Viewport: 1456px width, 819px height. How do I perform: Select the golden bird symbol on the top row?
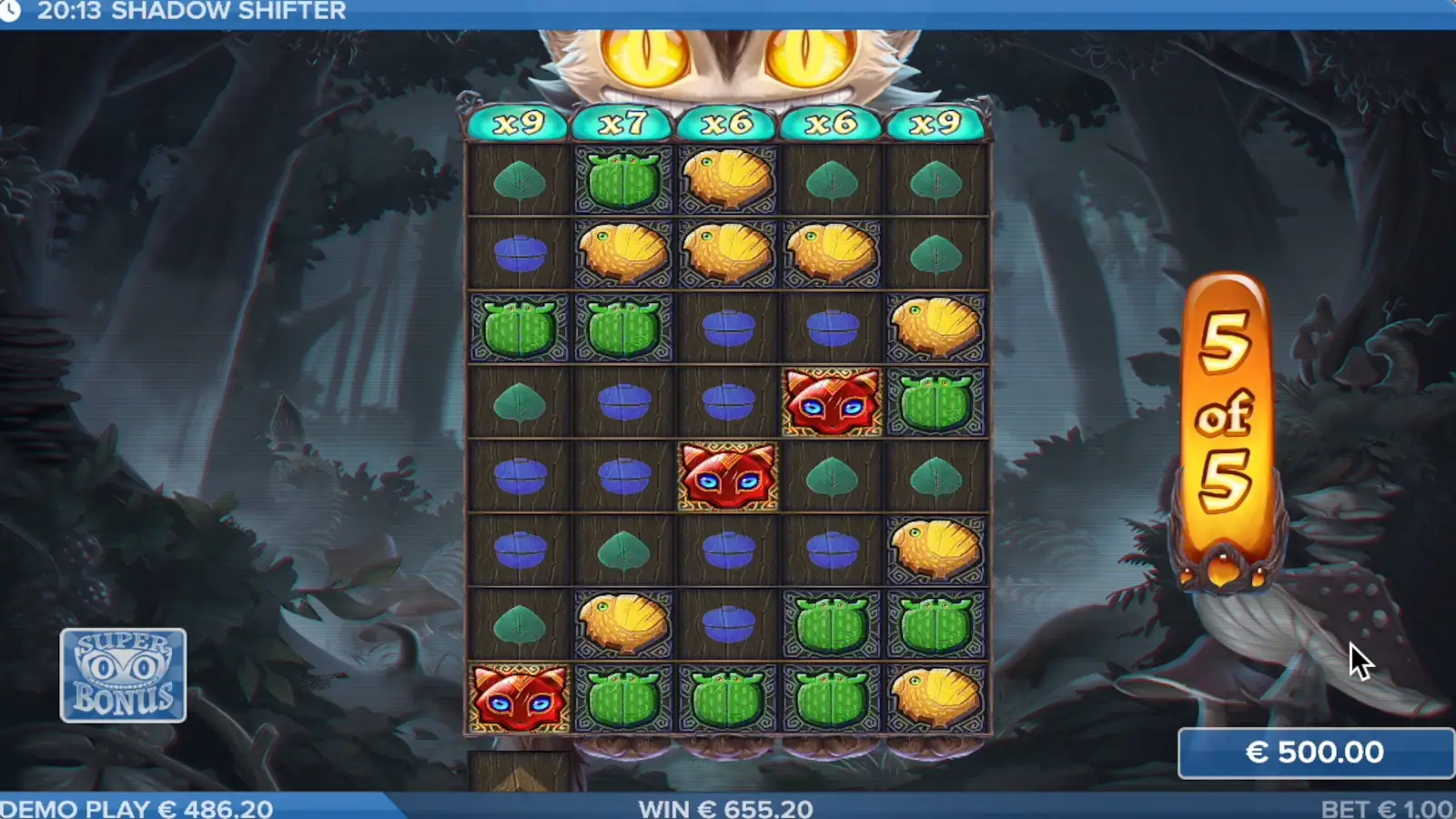tap(727, 178)
